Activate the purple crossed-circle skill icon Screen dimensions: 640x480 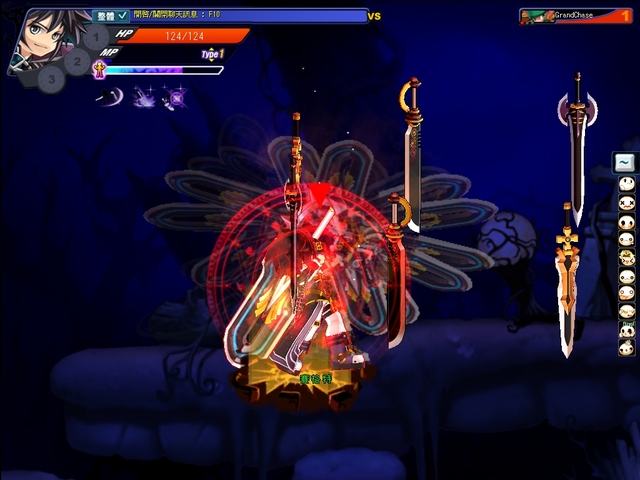[176, 97]
